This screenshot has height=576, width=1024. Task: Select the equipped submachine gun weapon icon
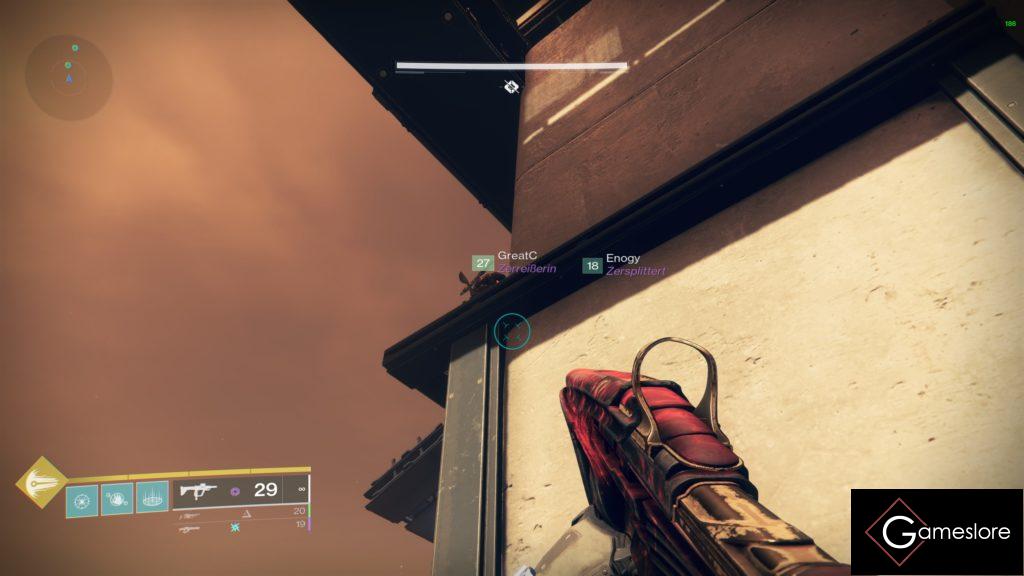[198, 490]
